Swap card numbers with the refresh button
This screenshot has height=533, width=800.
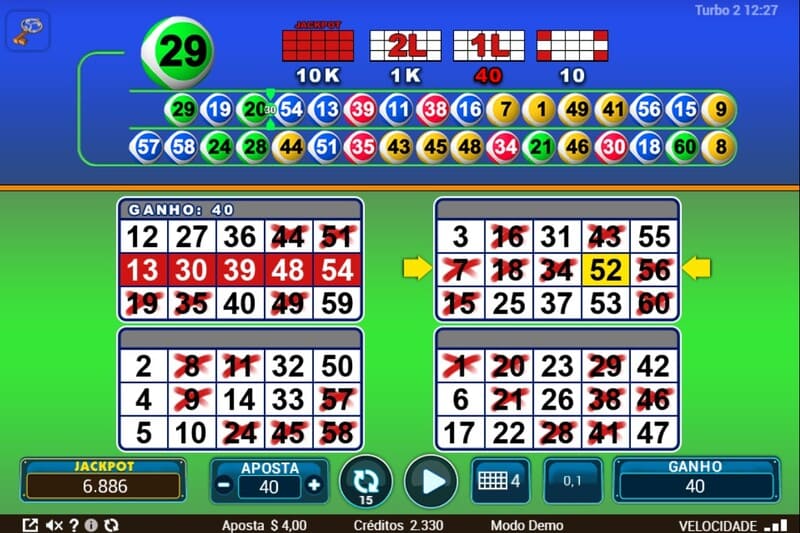click(364, 481)
